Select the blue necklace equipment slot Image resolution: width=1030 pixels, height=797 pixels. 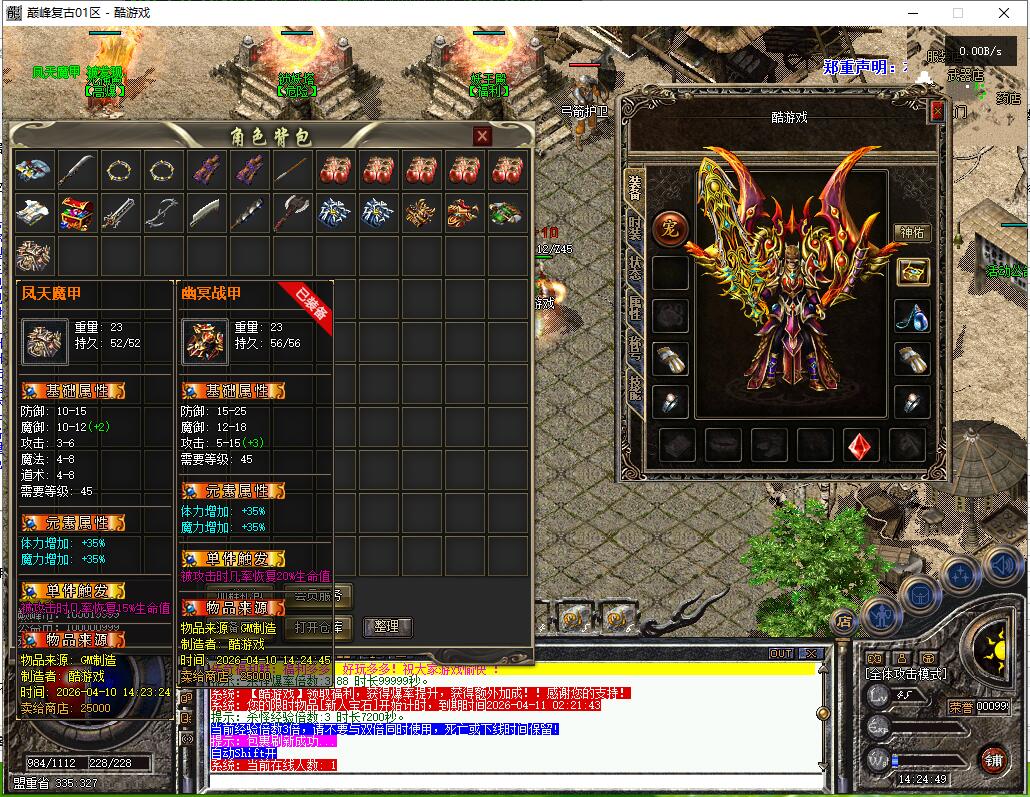click(912, 315)
